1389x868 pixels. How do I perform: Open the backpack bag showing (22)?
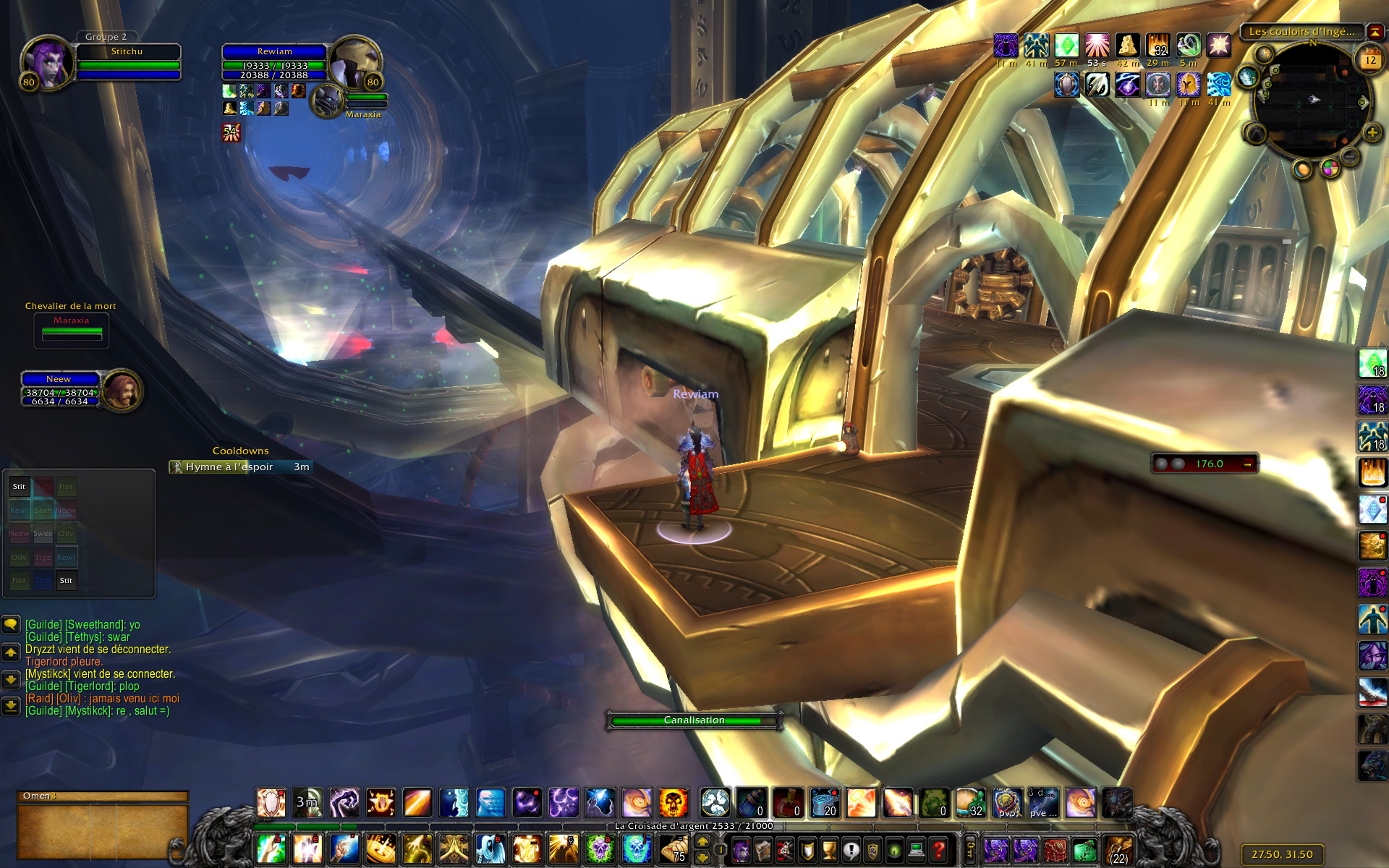(1118, 850)
